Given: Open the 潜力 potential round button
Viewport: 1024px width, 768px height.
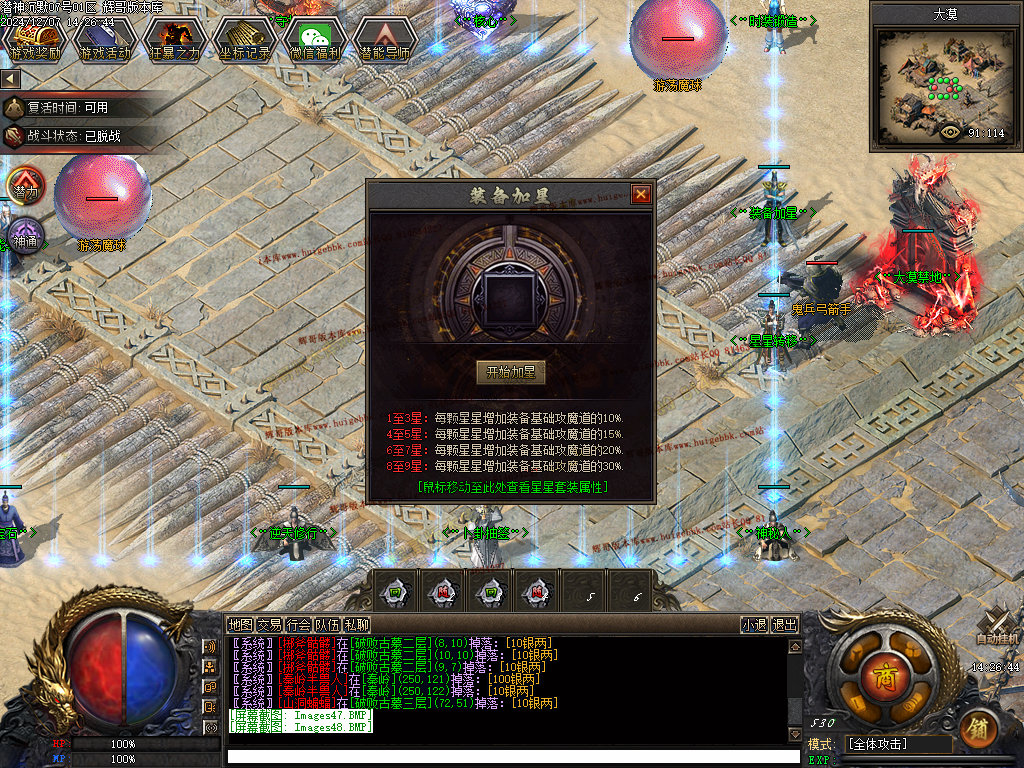Looking at the screenshot, I should point(25,187).
